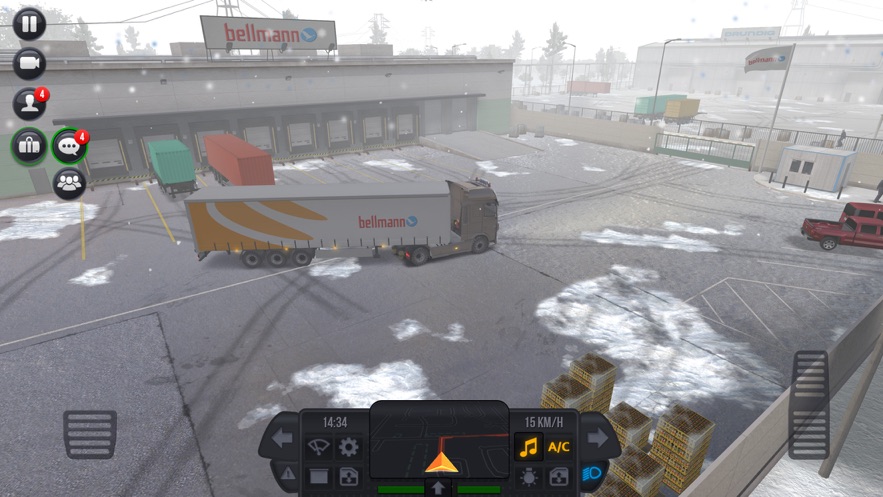
Task: Pause the game
Action: (29, 23)
